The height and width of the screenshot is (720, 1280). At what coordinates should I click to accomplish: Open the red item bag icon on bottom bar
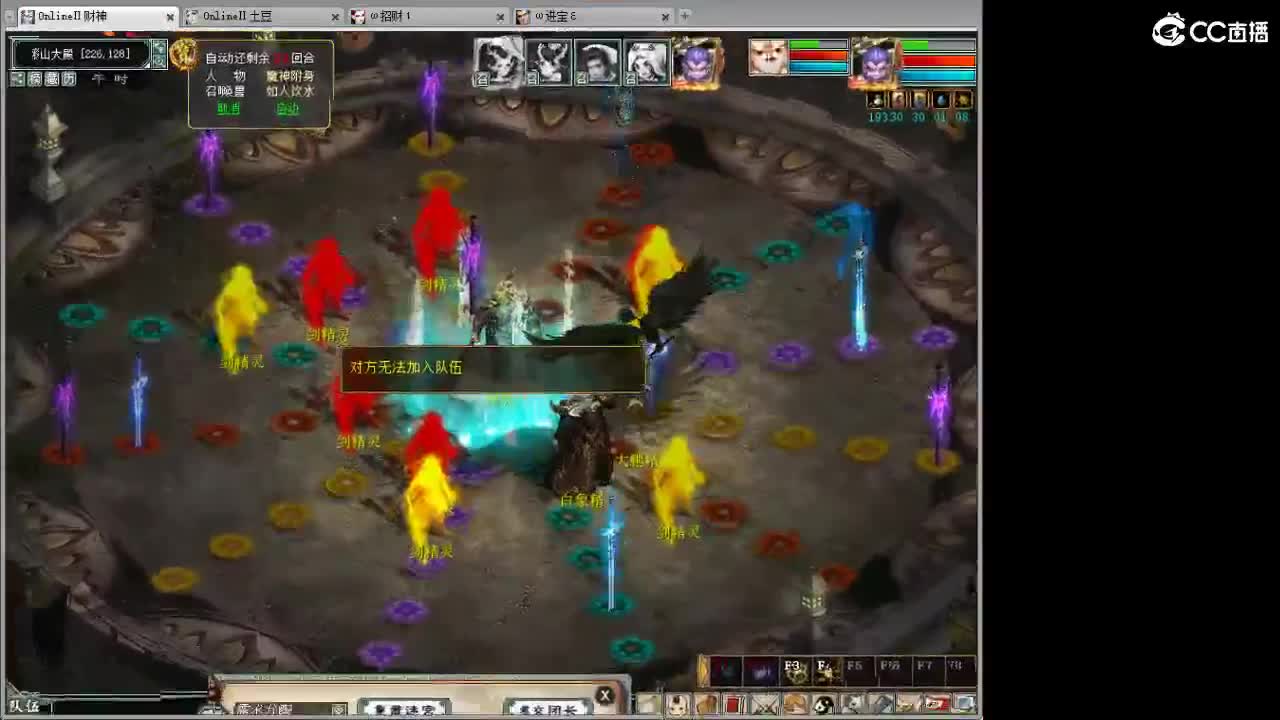[733, 704]
